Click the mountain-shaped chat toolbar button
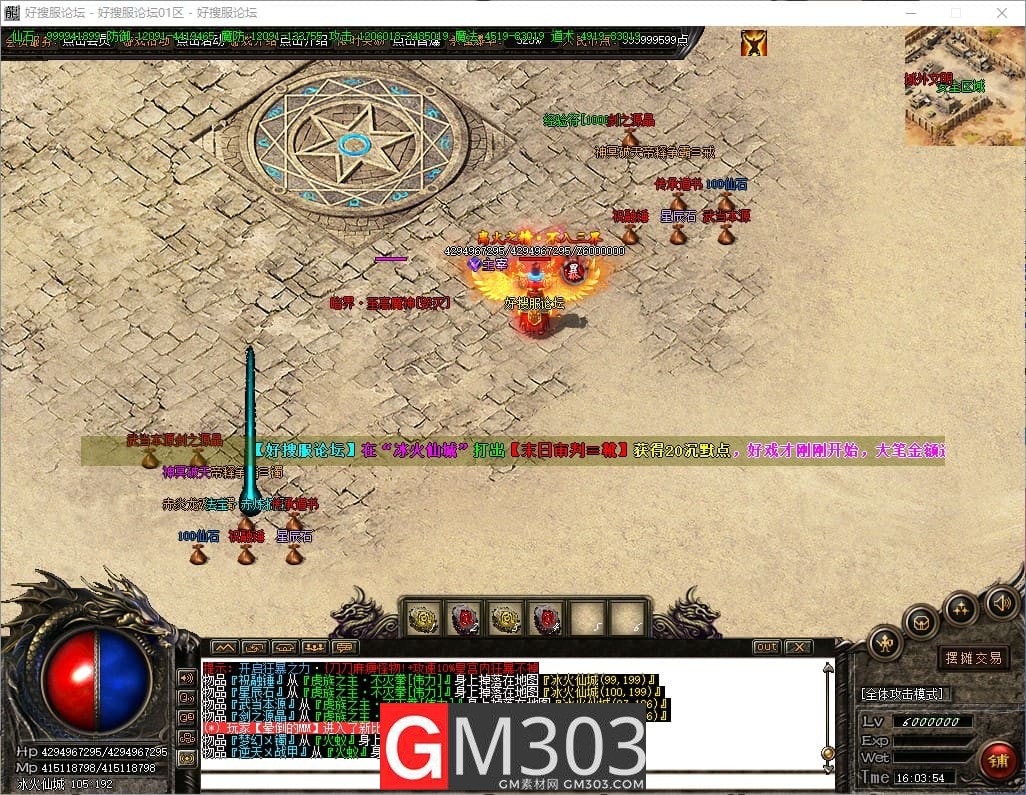The height and width of the screenshot is (795, 1026). [x=224, y=647]
